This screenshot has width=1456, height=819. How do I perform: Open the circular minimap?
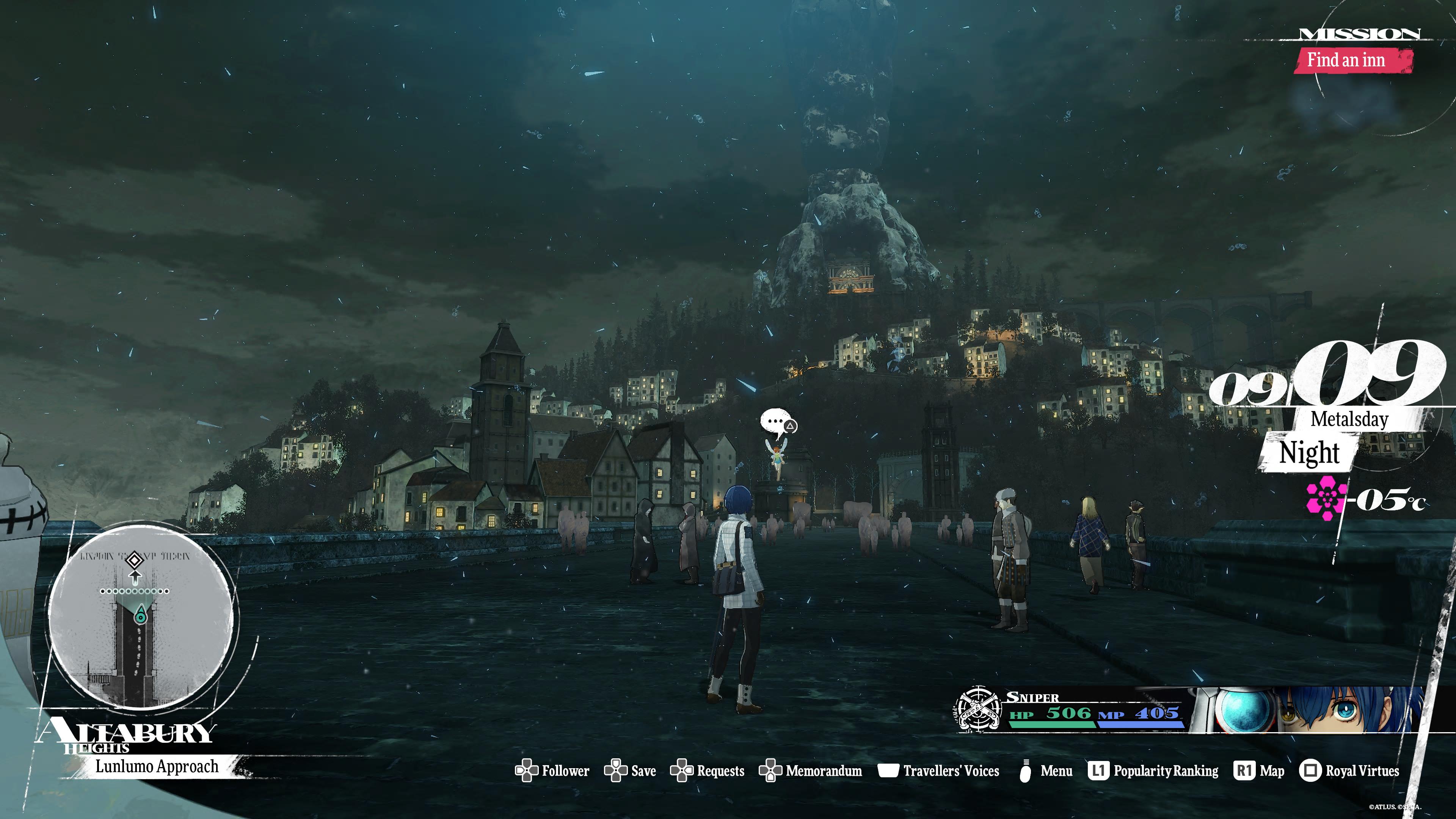point(141,616)
